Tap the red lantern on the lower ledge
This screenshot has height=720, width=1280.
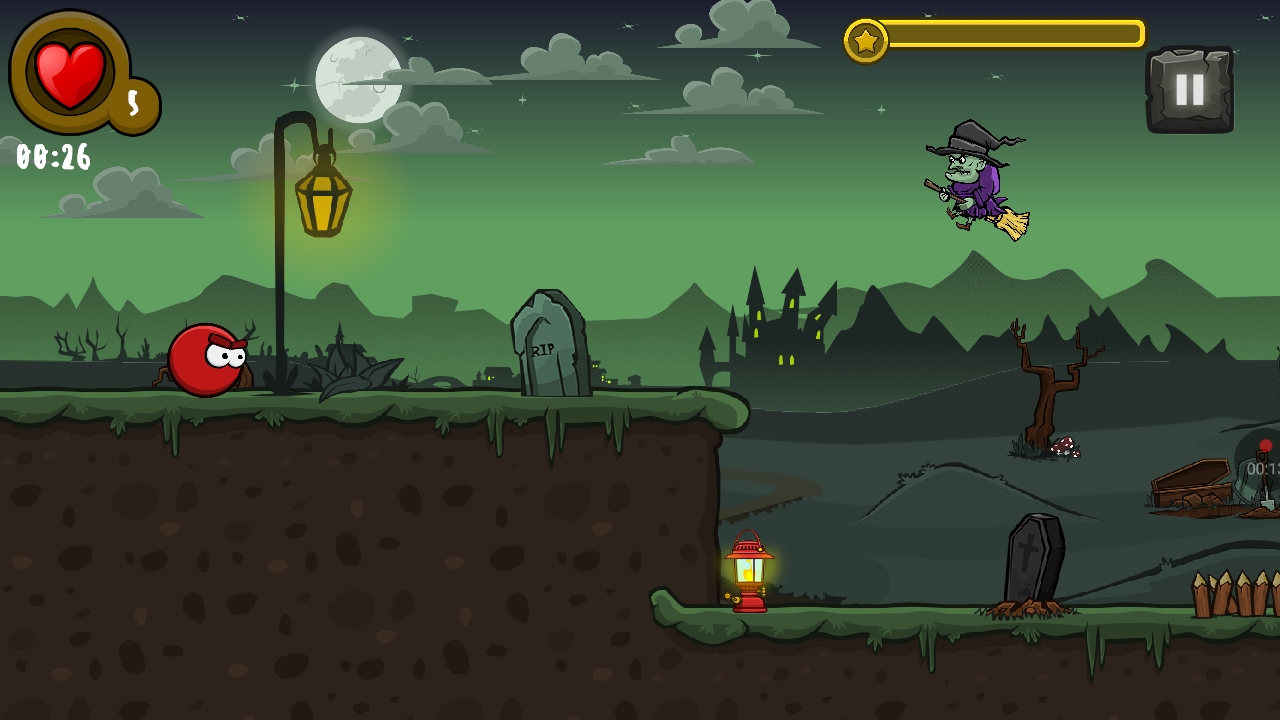pos(750,570)
